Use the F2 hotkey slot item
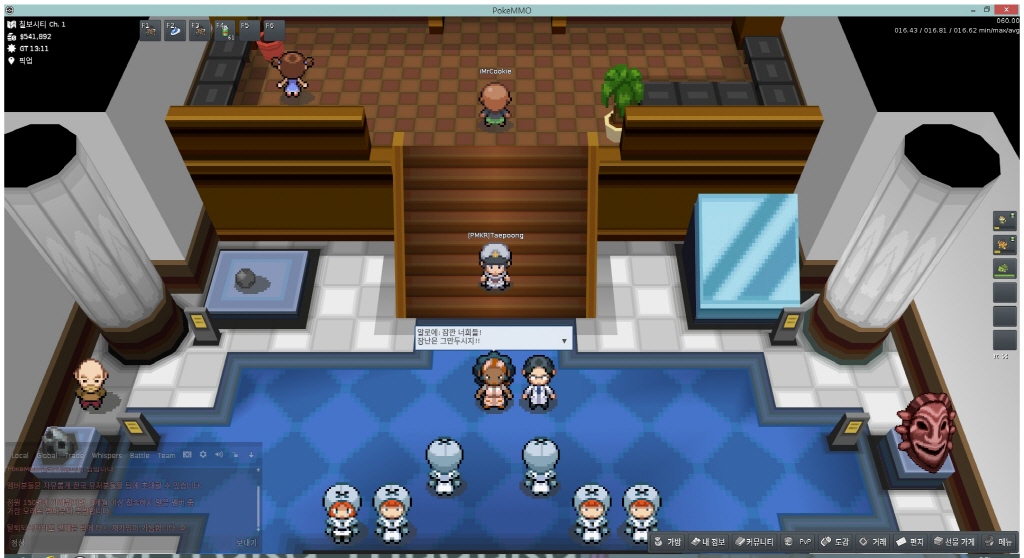Image resolution: width=1024 pixels, height=558 pixels. click(x=174, y=30)
